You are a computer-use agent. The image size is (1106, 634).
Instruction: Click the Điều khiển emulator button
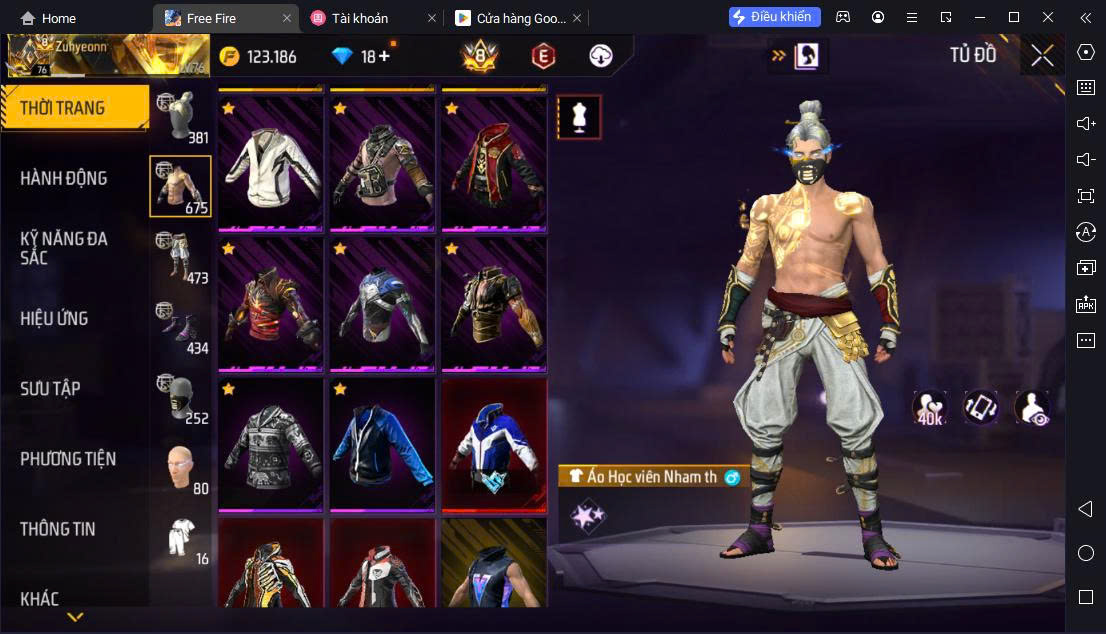pyautogui.click(x=775, y=17)
